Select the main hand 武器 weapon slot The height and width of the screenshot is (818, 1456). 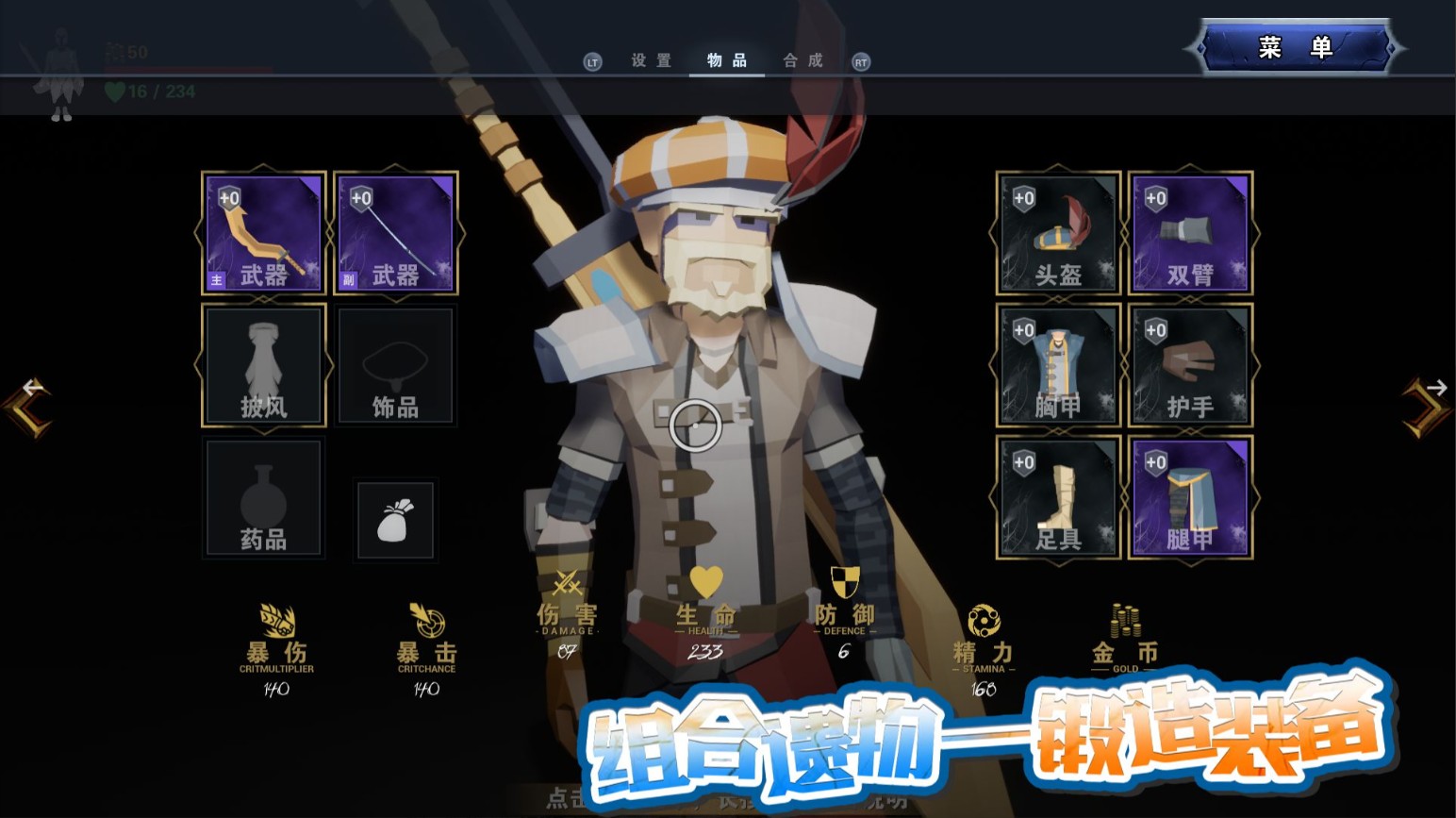(x=263, y=233)
